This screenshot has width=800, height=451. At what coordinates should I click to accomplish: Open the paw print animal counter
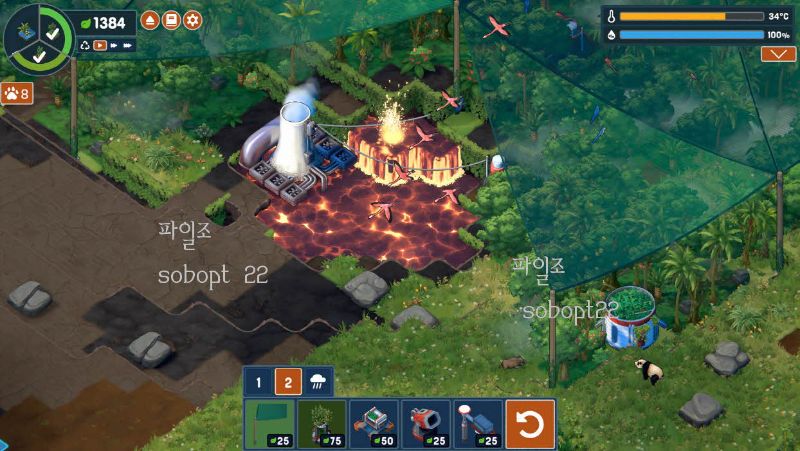point(16,93)
